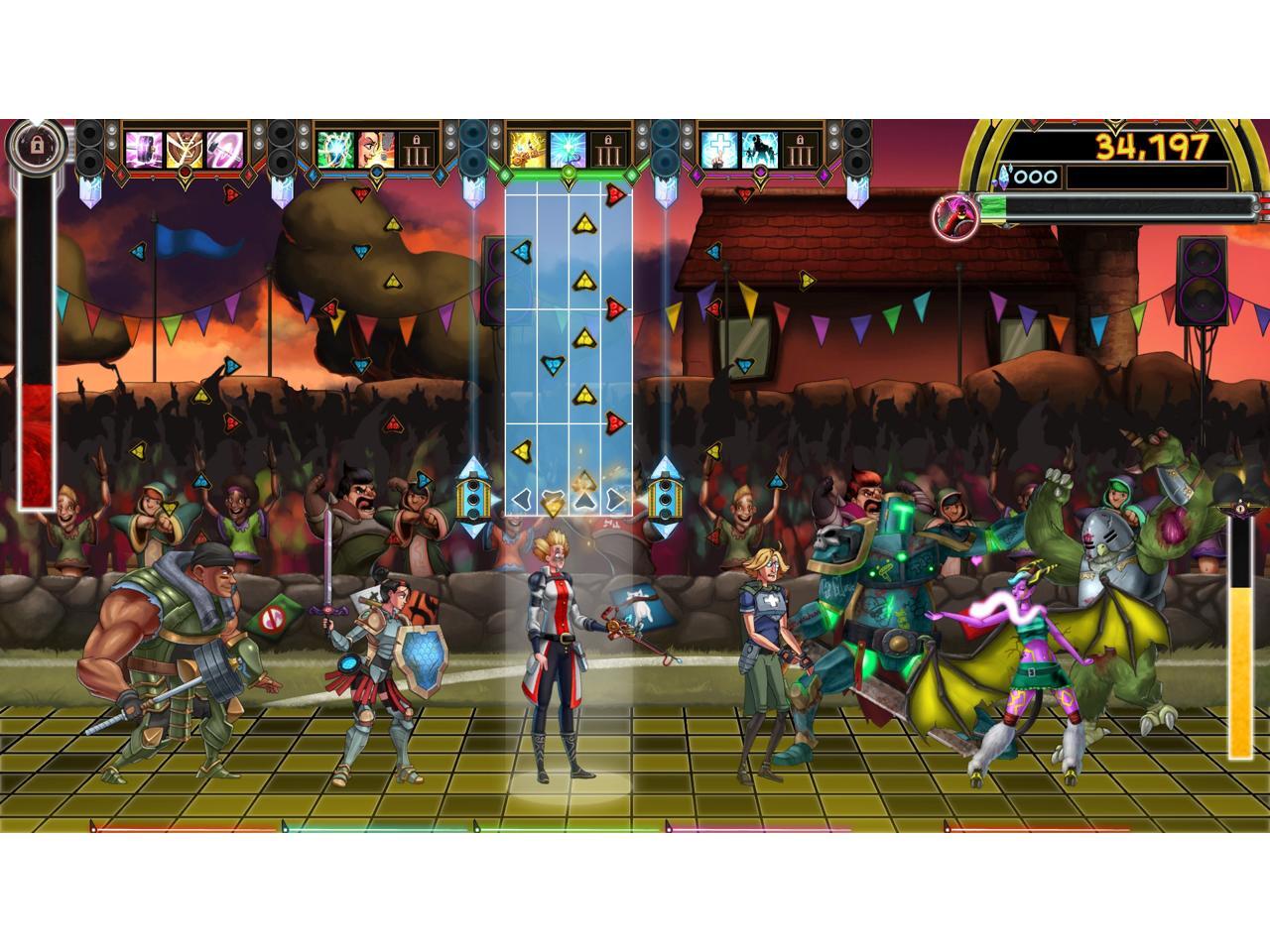Use the white cross healing ability

click(720, 149)
